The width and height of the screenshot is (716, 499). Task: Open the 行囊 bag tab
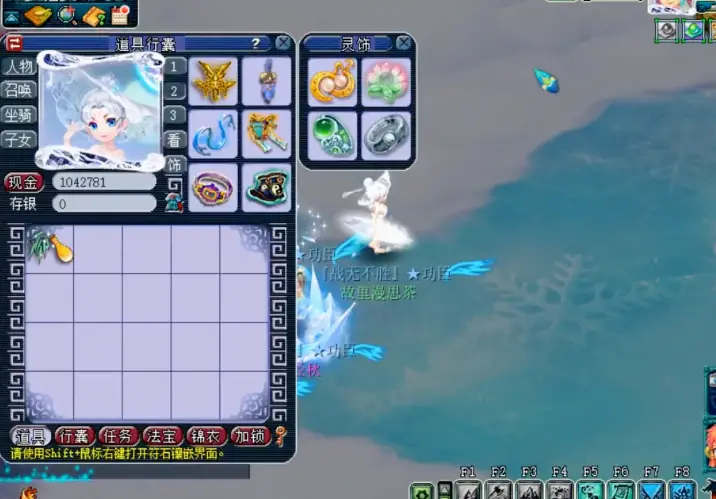point(73,436)
